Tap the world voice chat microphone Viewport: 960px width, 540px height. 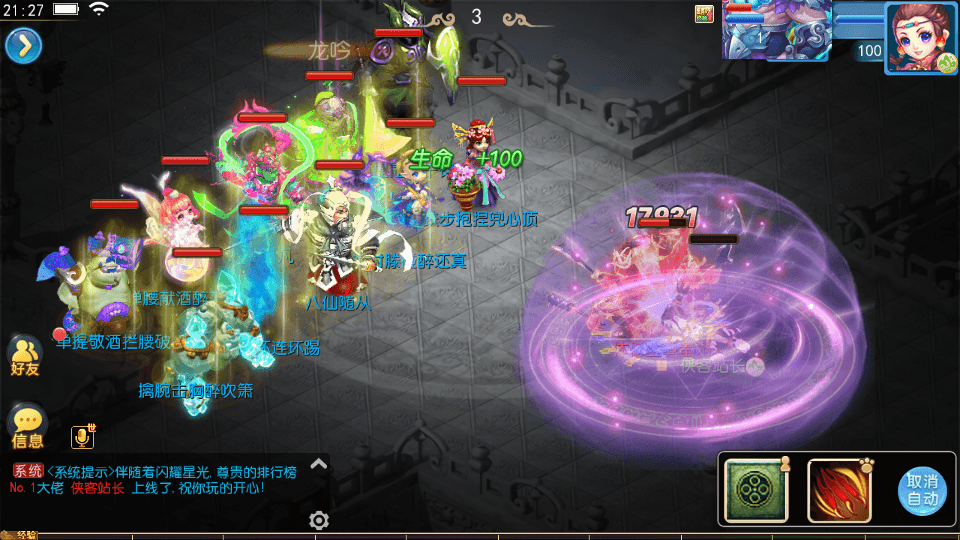point(83,436)
